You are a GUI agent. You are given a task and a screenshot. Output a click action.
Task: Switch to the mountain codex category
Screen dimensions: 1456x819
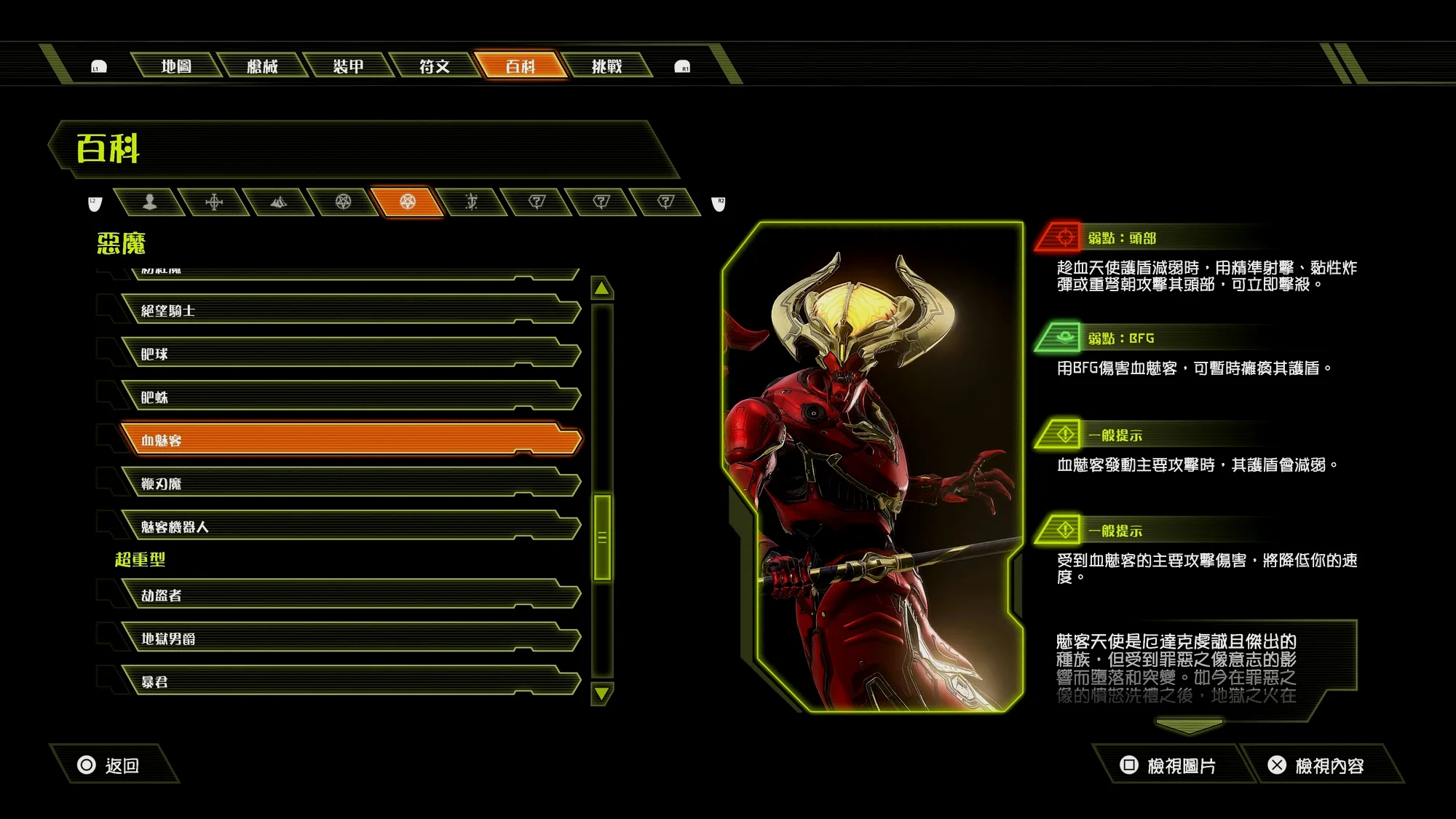click(x=278, y=202)
